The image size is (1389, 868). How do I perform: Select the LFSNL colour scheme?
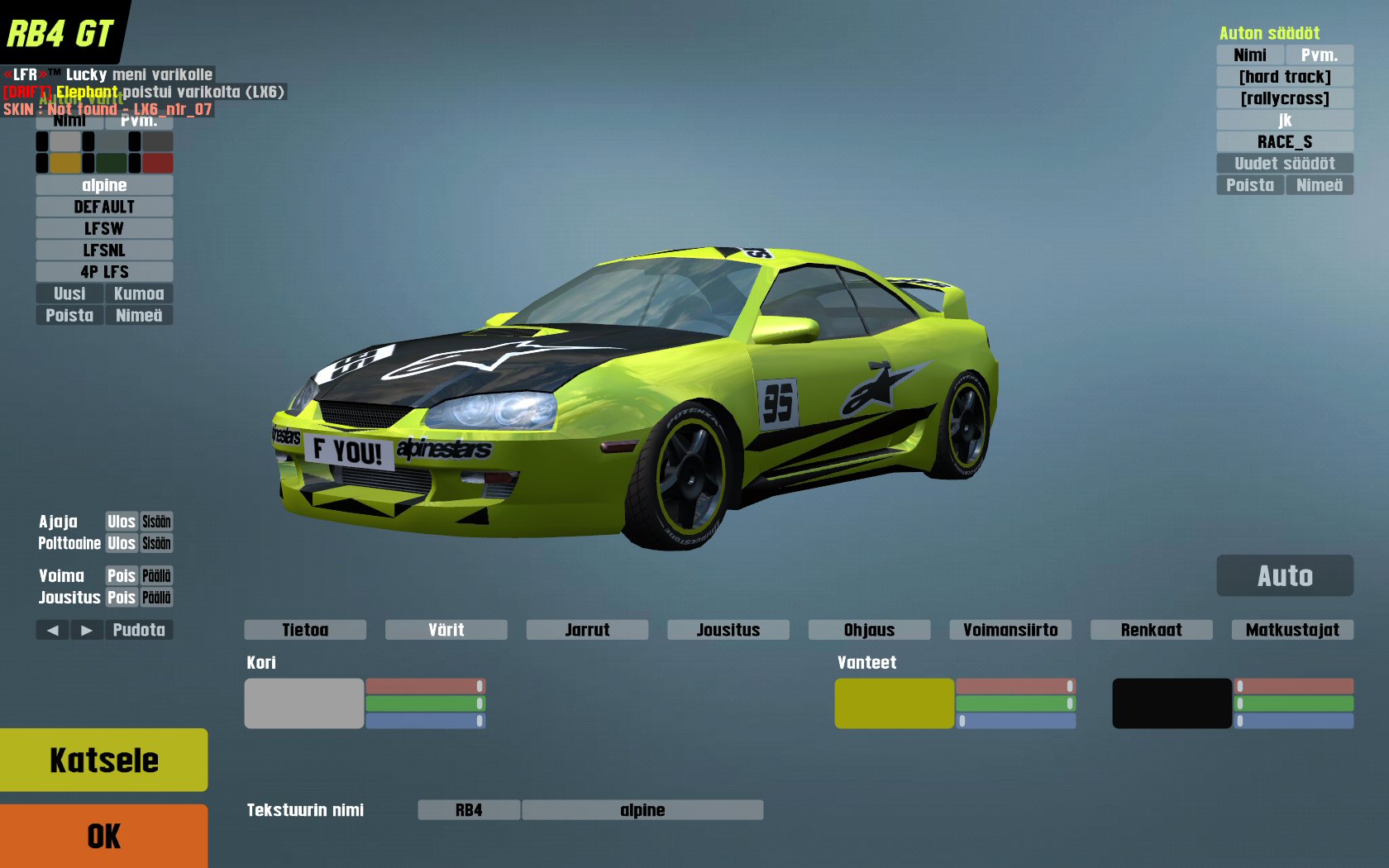coord(104,250)
